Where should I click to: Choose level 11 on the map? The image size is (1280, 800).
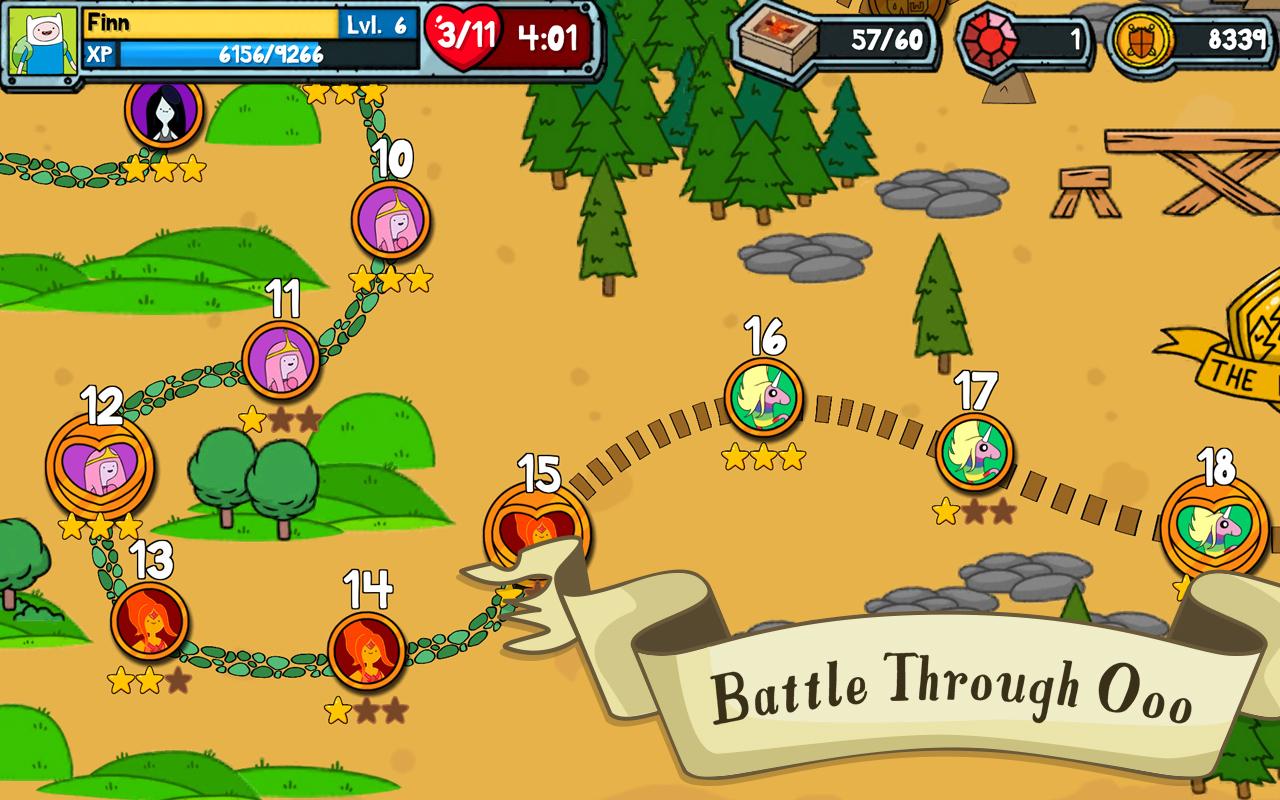280,360
